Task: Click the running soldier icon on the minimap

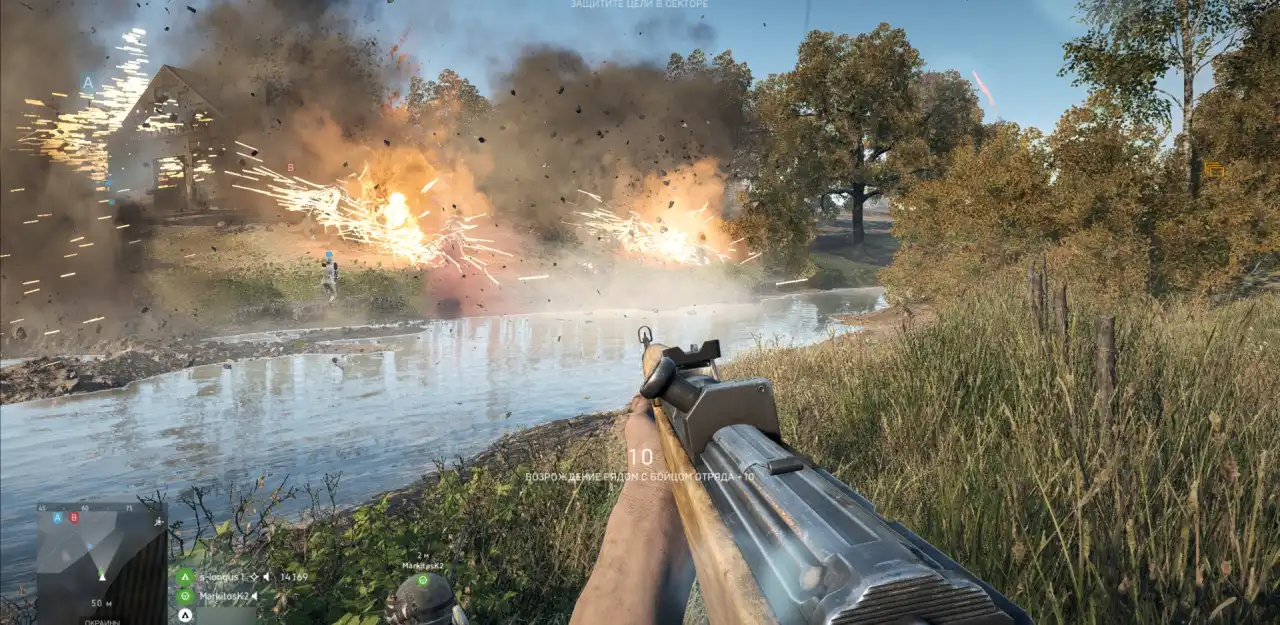Action: tap(158, 521)
